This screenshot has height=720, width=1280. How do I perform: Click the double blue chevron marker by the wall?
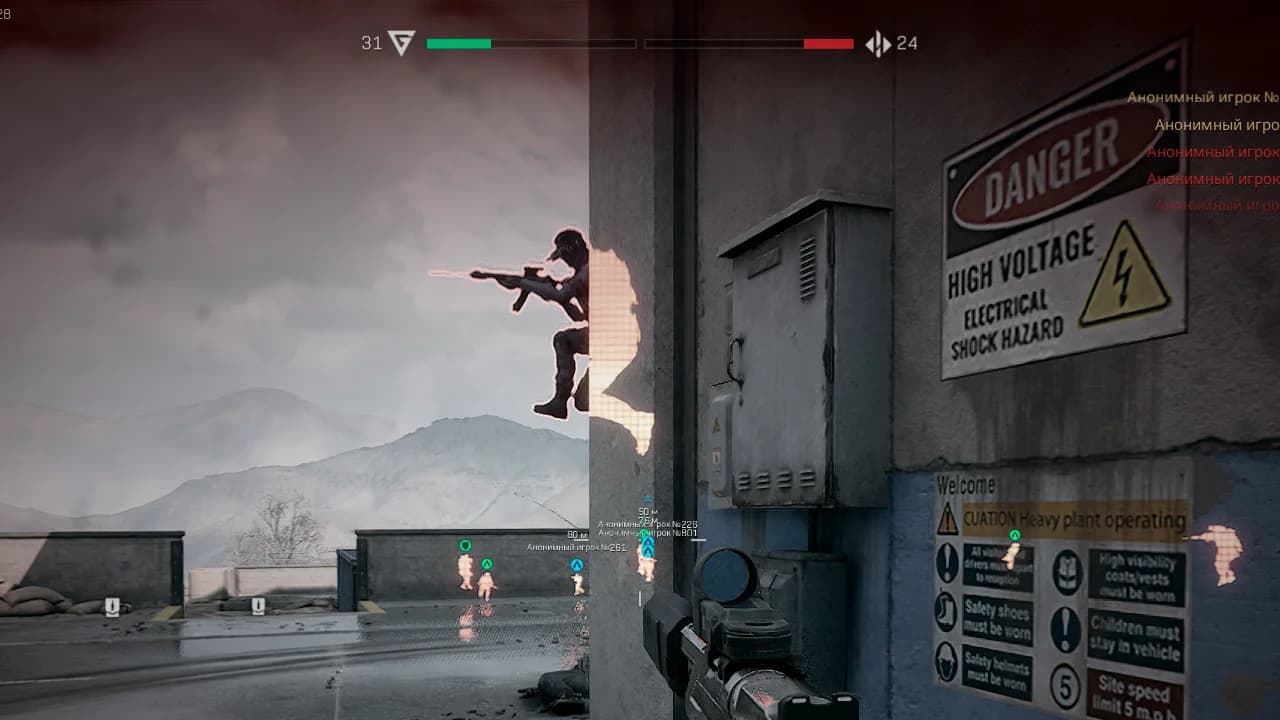pyautogui.click(x=648, y=548)
